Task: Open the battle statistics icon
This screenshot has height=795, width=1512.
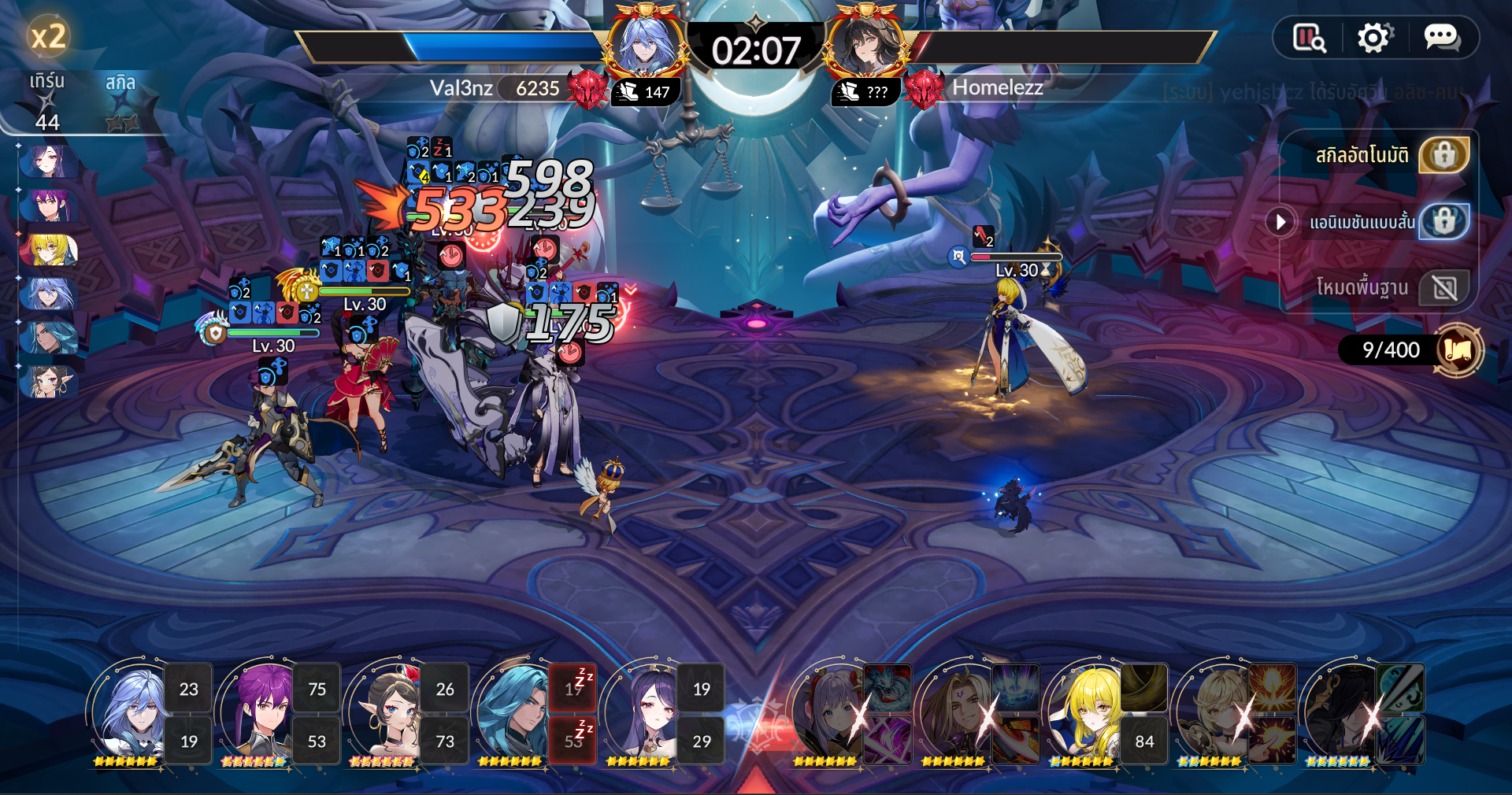Action: click(1309, 38)
